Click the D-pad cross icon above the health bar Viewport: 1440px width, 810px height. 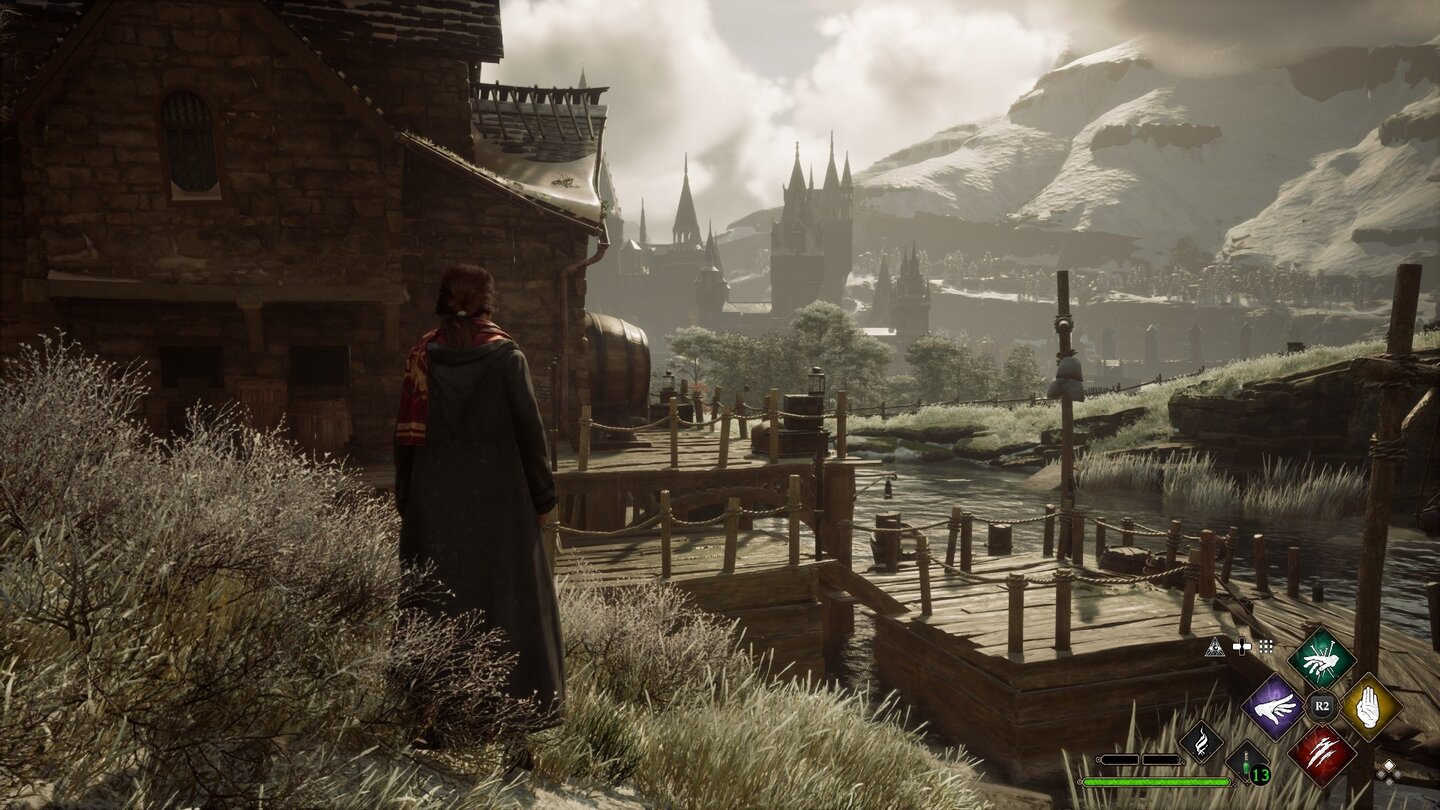coord(1242,646)
